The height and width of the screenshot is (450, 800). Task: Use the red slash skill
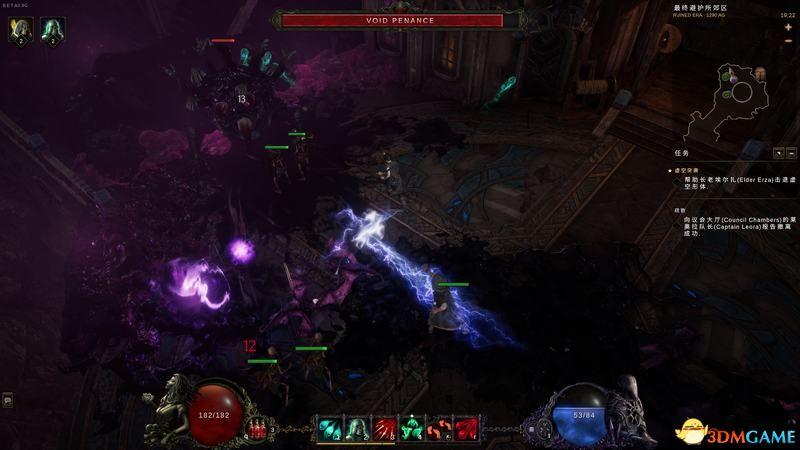pos(383,428)
